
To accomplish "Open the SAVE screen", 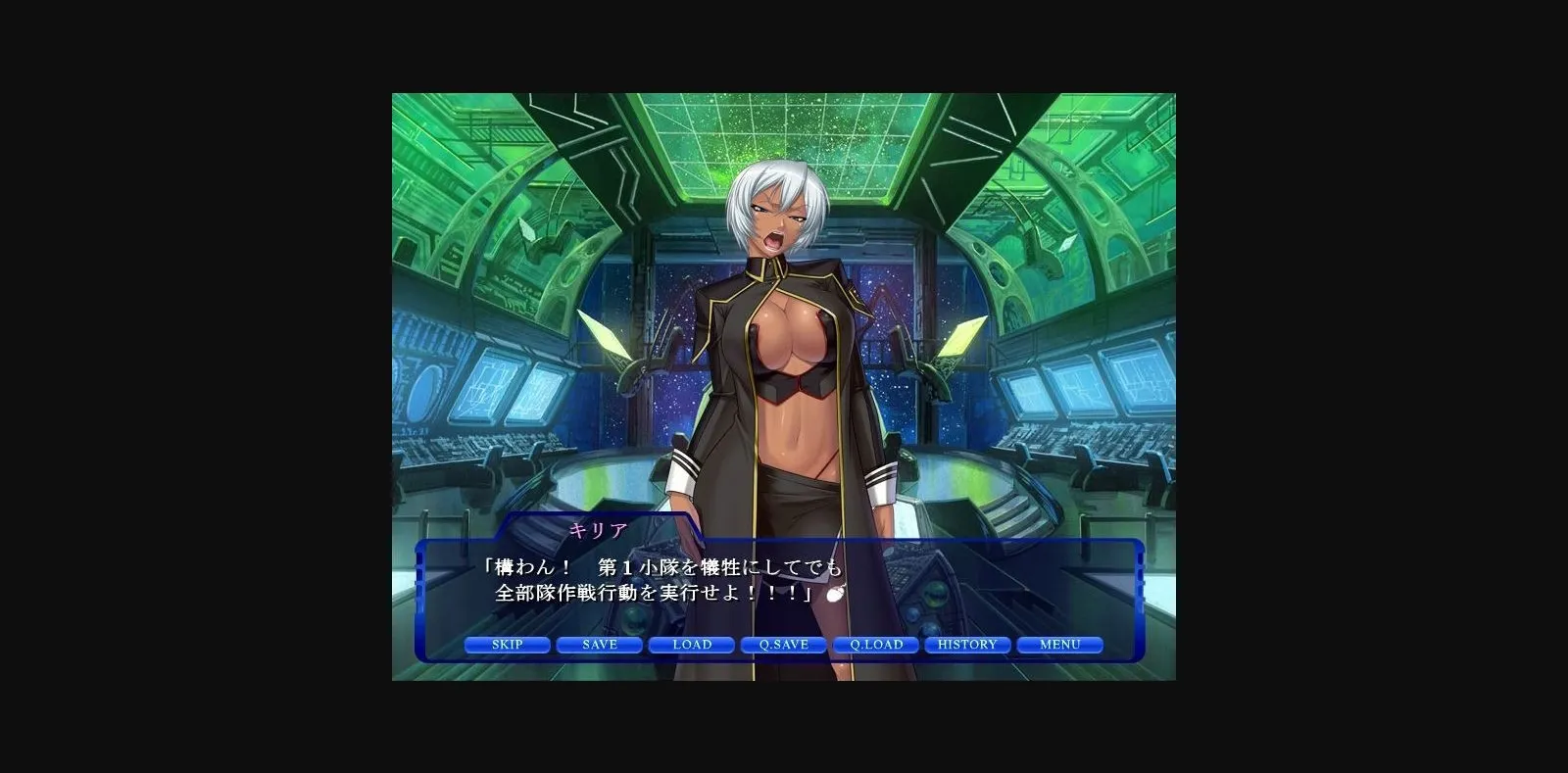I will pyautogui.click(x=599, y=645).
